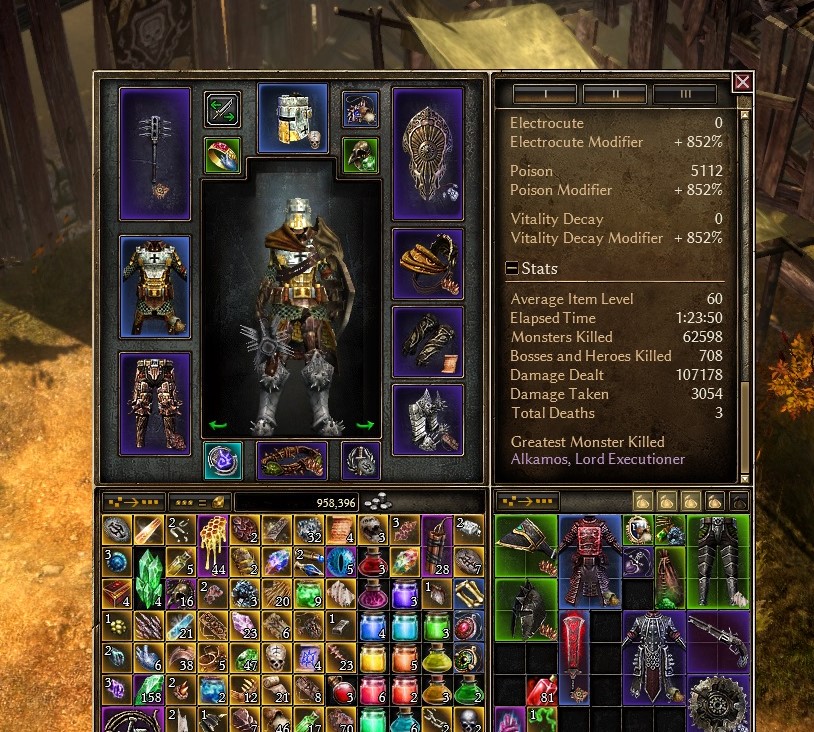The image size is (814, 732).
Task: Click the equipped shield slot
Action: (428, 153)
